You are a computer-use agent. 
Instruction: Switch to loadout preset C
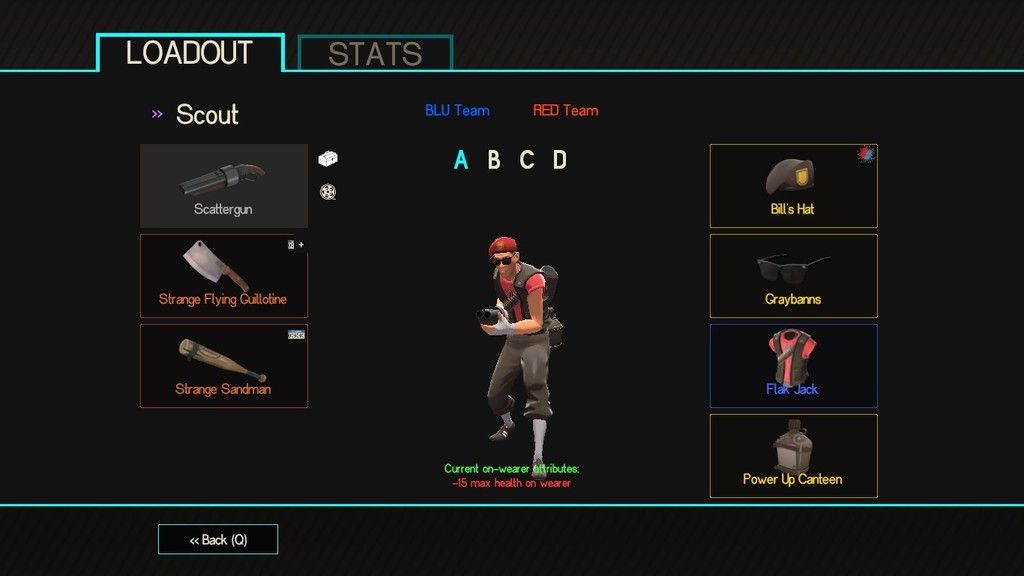[x=527, y=160]
